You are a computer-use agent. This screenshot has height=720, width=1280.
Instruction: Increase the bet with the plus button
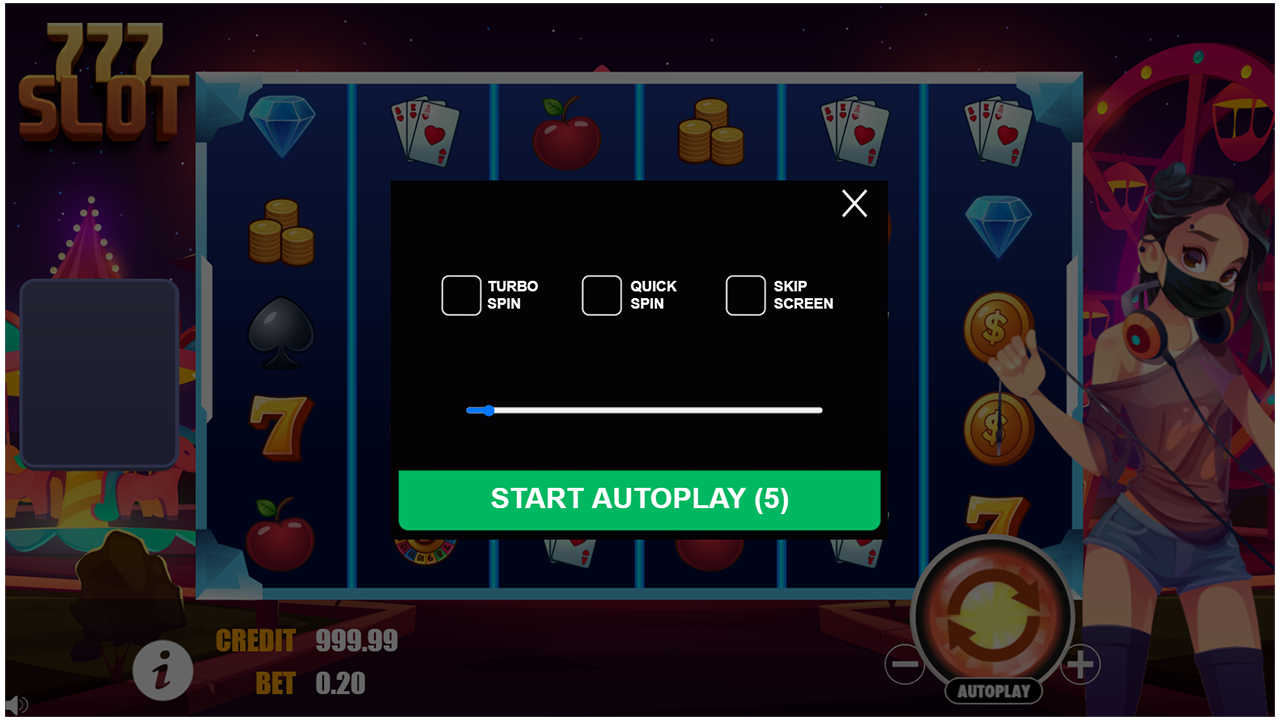1080,663
